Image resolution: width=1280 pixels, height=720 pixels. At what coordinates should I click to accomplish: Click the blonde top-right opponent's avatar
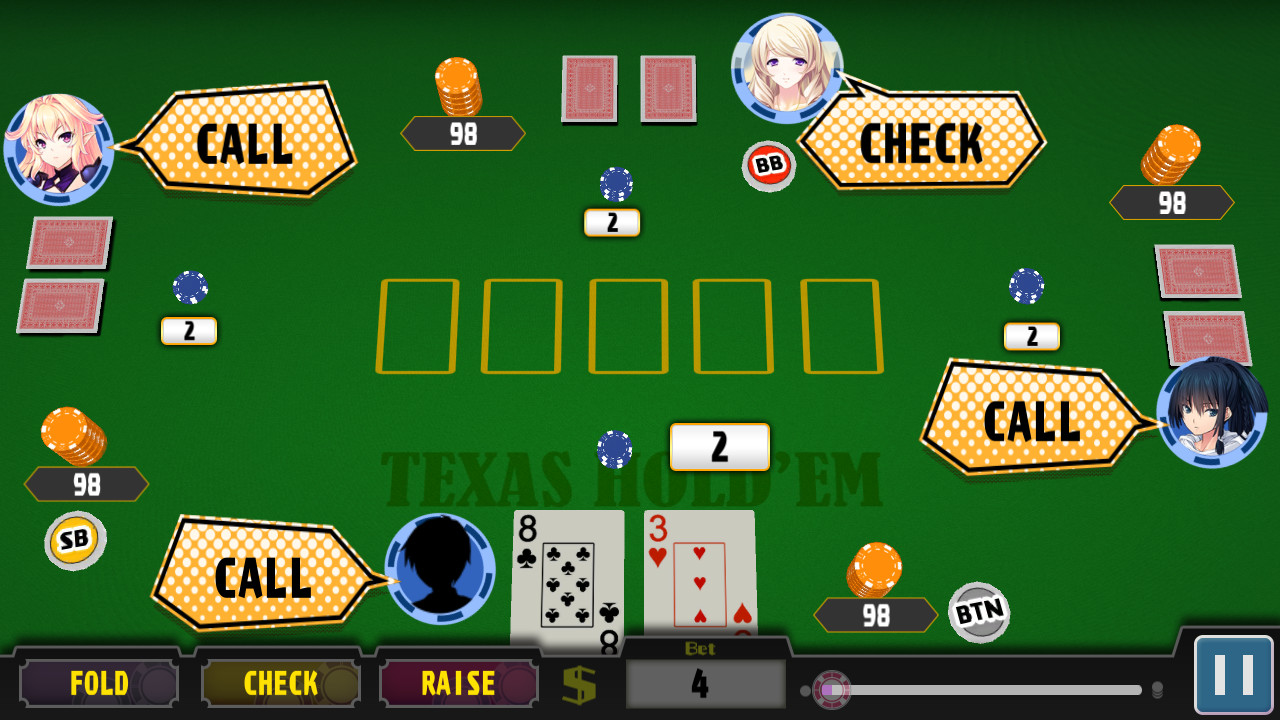click(x=789, y=65)
